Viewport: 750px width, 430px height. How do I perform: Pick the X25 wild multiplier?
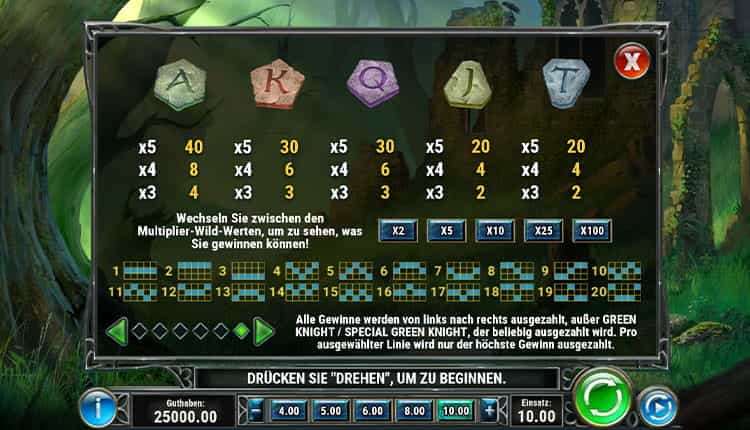pyautogui.click(x=544, y=231)
